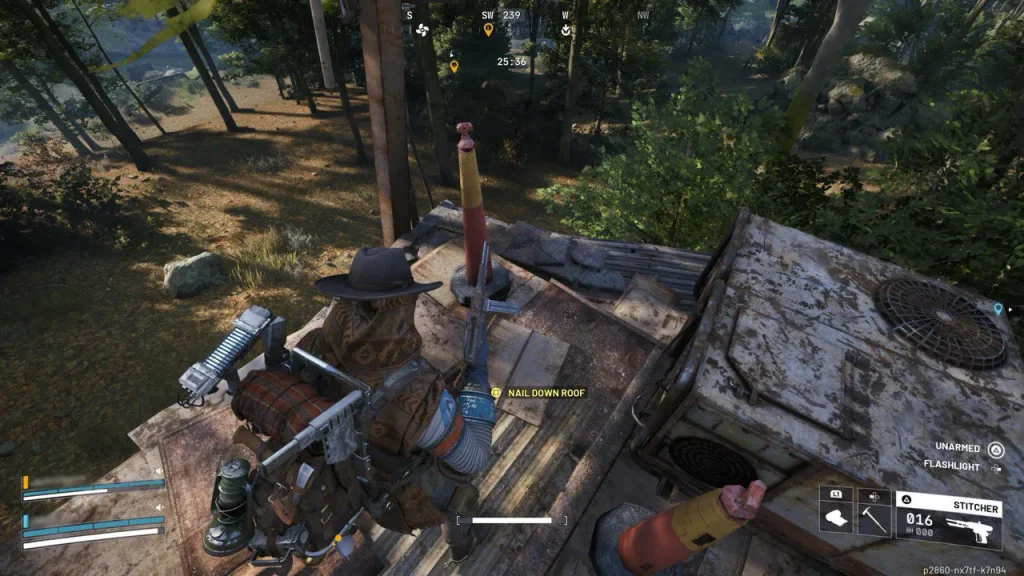The width and height of the screenshot is (1024, 576).
Task: Click the Nail Down Roof objective marker
Action: [497, 393]
